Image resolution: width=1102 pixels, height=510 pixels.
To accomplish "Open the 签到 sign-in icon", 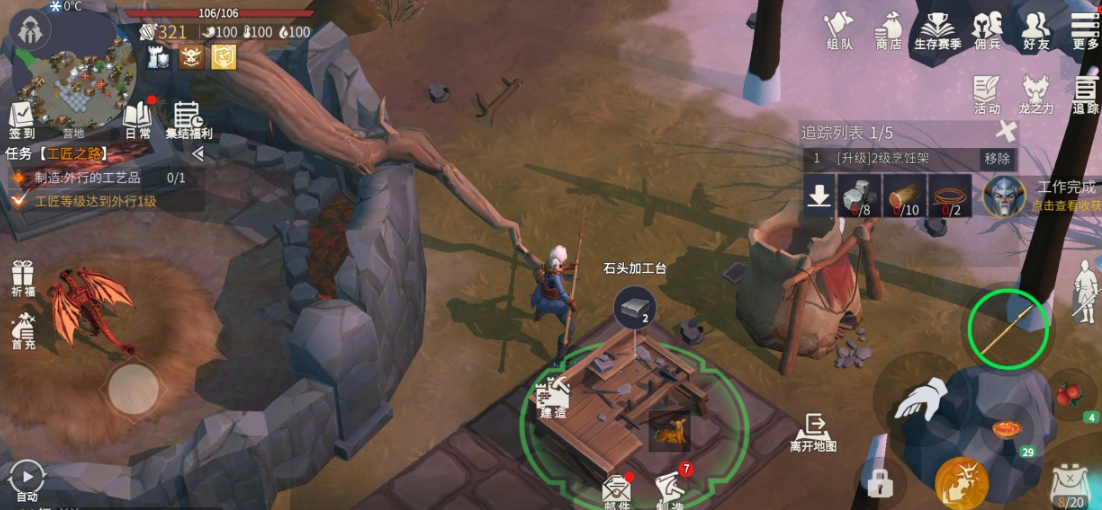I will [22, 119].
